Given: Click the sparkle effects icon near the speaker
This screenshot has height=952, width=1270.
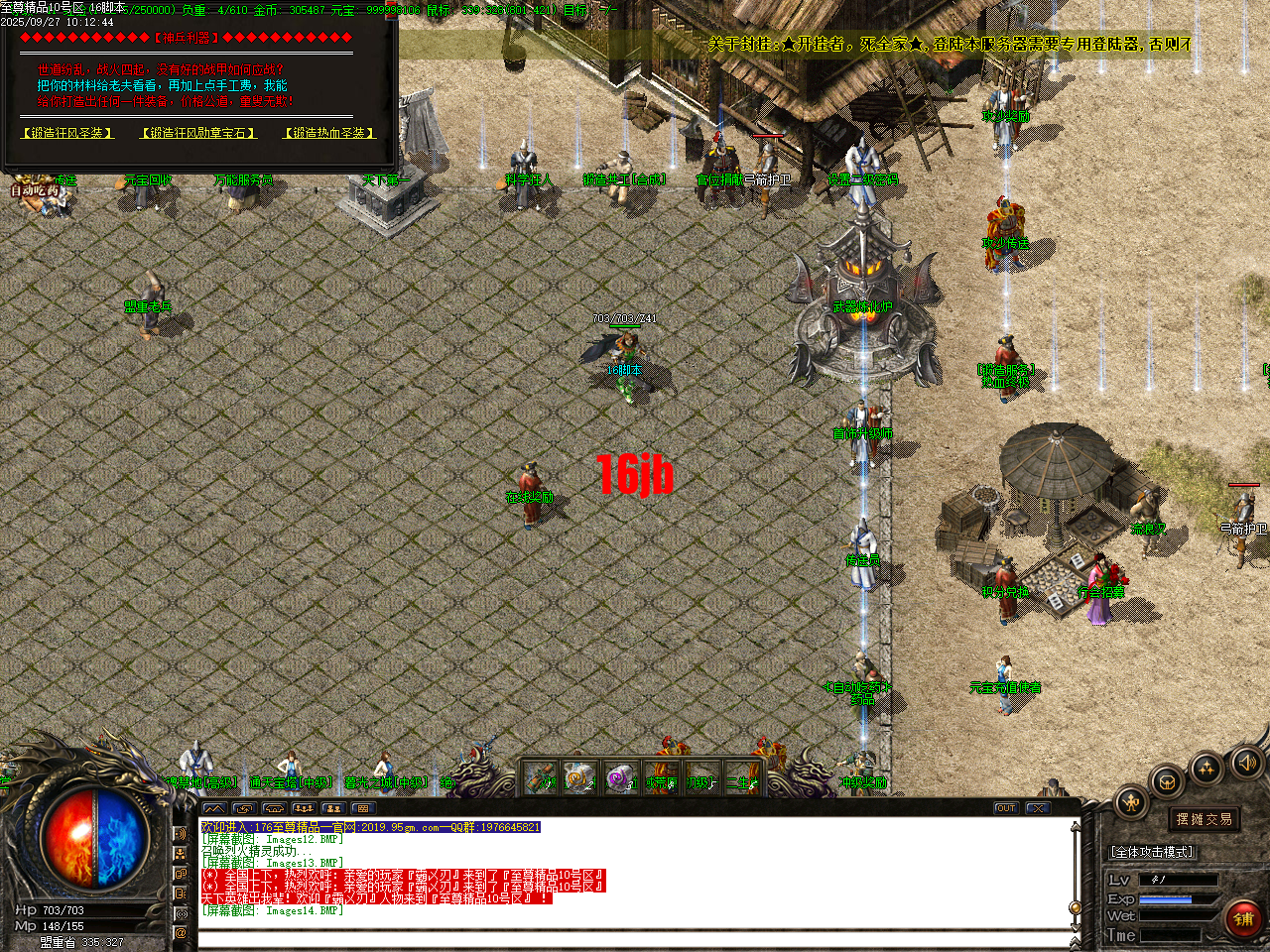Looking at the screenshot, I should click(x=1206, y=768).
